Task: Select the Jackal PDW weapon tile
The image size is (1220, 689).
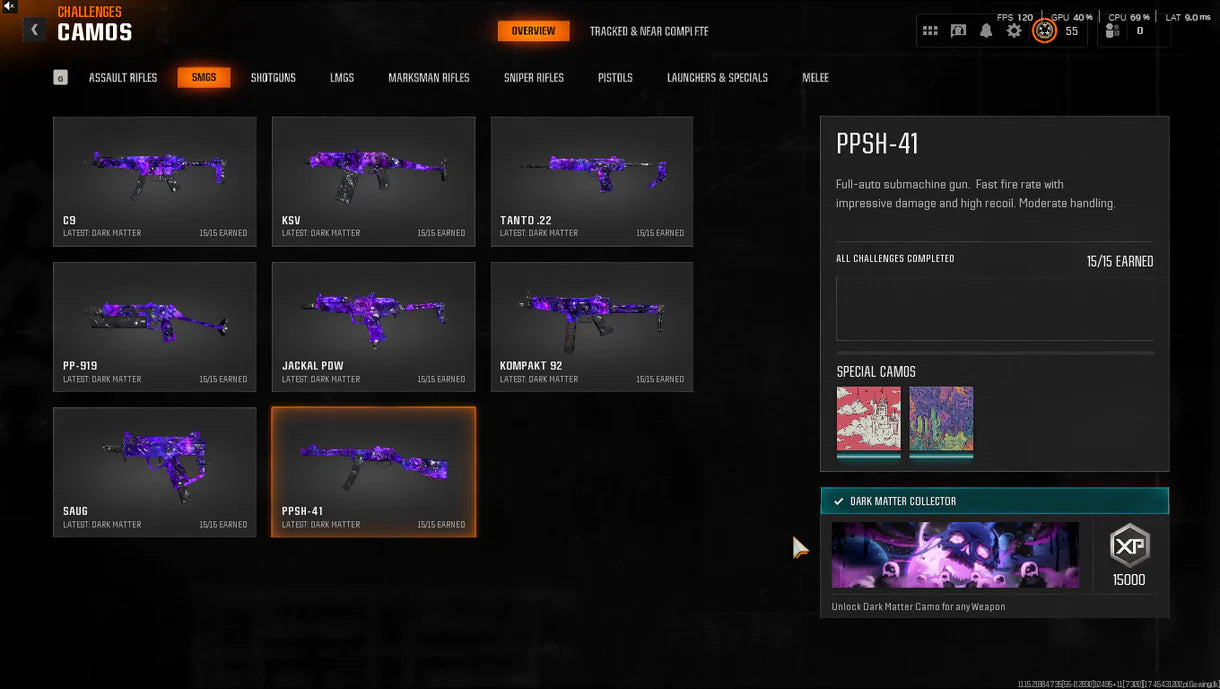Action: click(x=373, y=326)
